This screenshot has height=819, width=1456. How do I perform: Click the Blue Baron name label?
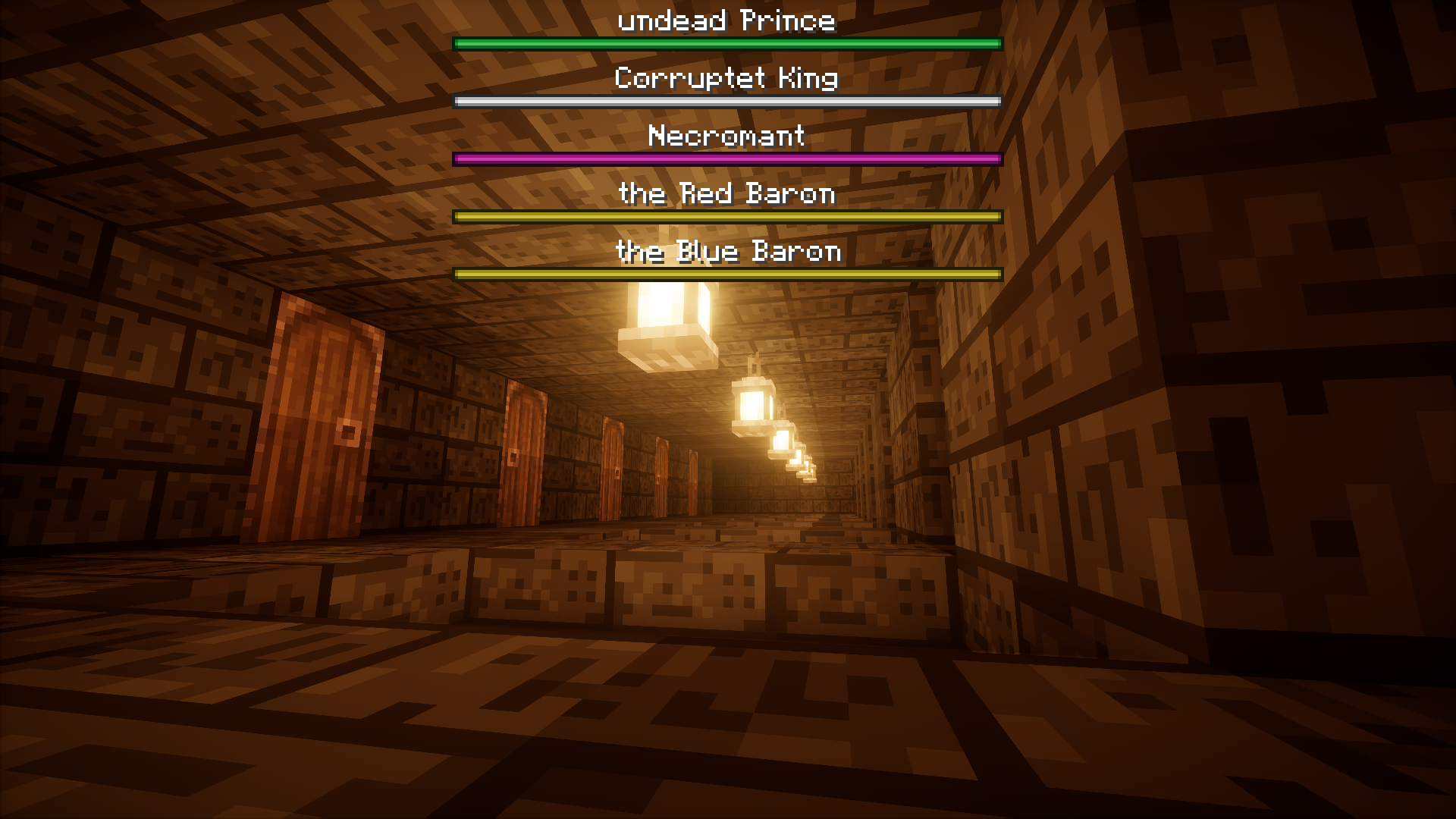728,252
